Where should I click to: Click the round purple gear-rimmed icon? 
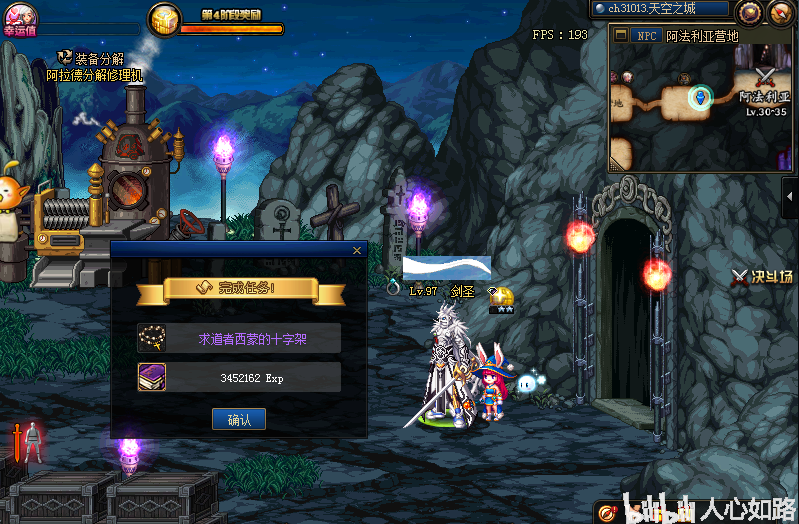tap(749, 11)
